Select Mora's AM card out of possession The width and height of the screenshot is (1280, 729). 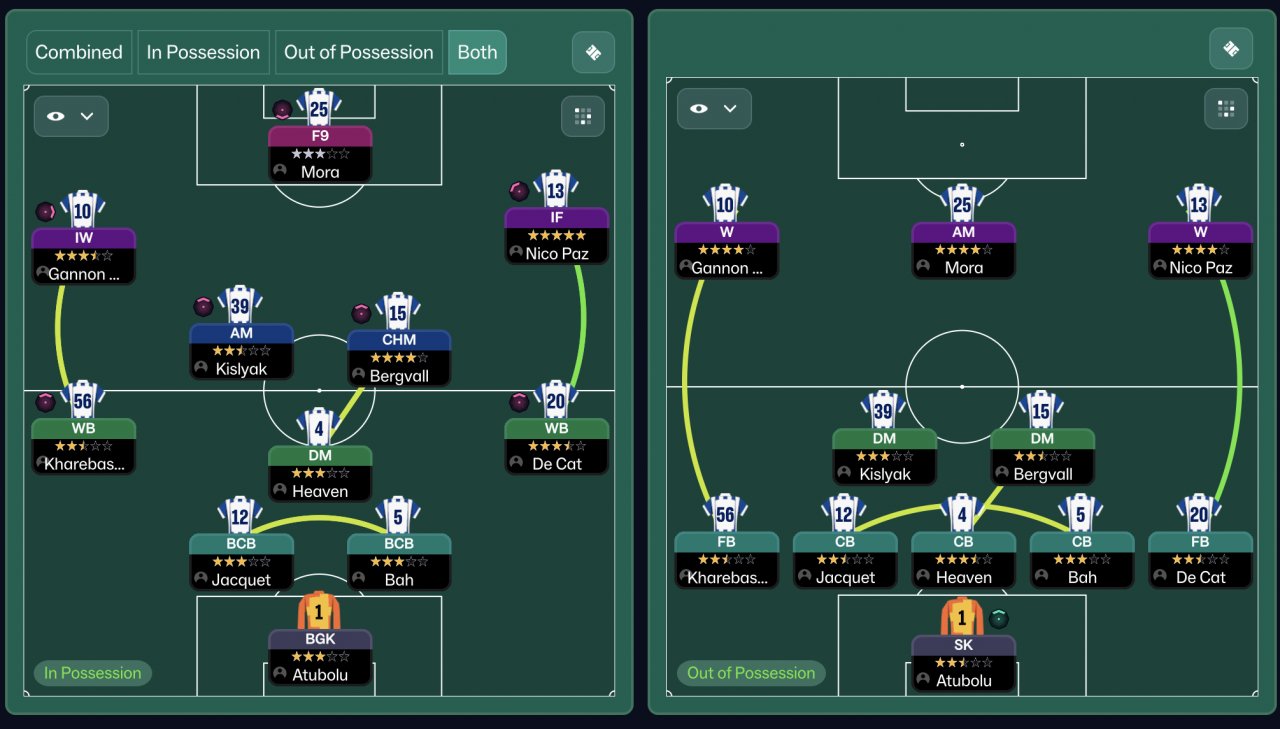coord(963,250)
